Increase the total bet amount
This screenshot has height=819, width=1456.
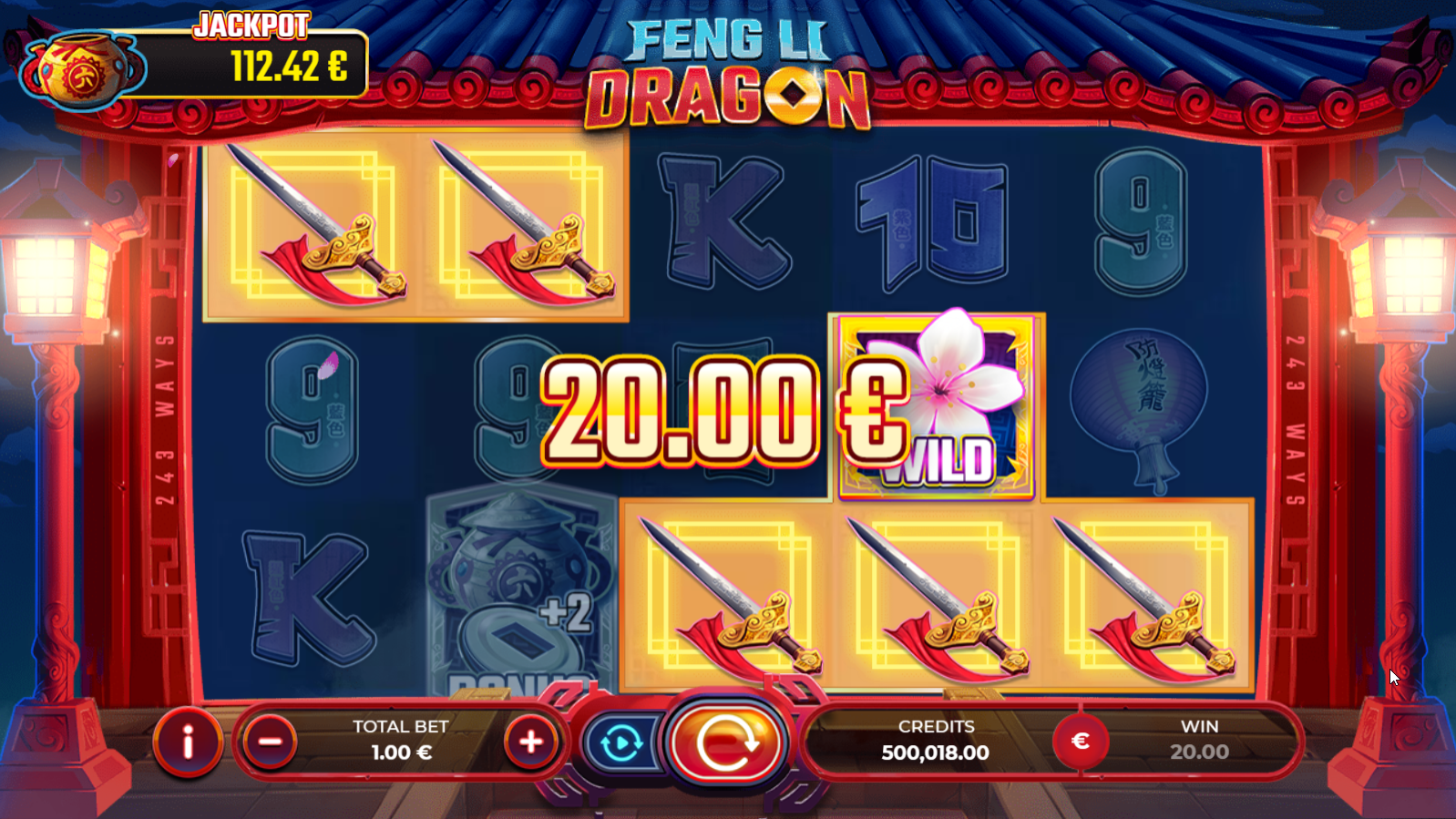click(x=530, y=742)
